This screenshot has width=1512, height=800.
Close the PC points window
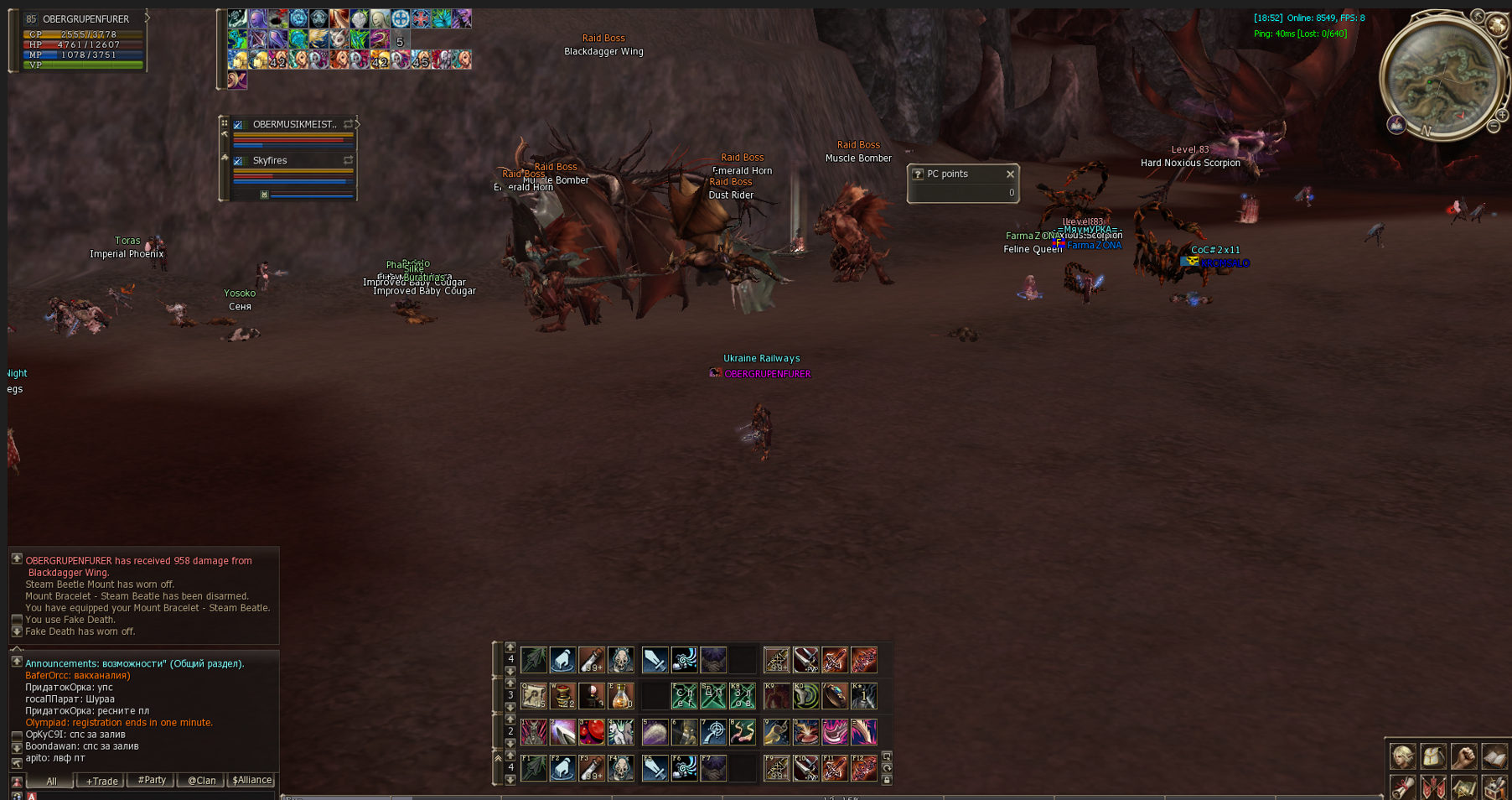click(x=1010, y=174)
